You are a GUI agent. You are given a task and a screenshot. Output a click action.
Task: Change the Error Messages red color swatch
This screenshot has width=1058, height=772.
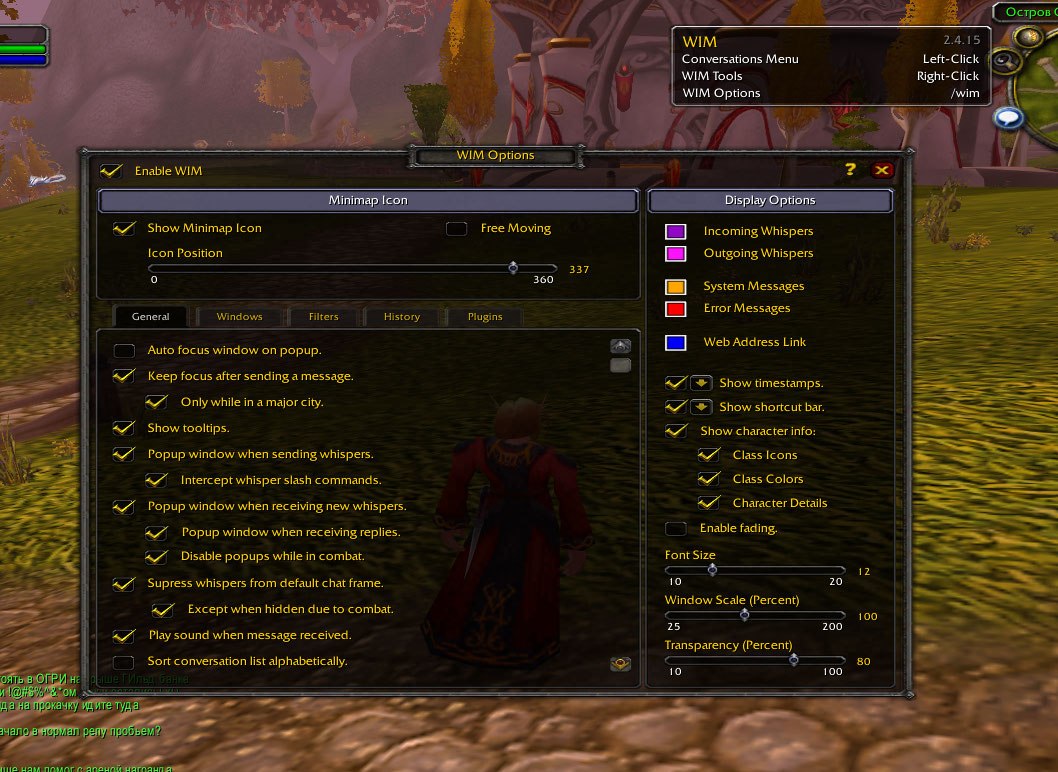tap(676, 309)
